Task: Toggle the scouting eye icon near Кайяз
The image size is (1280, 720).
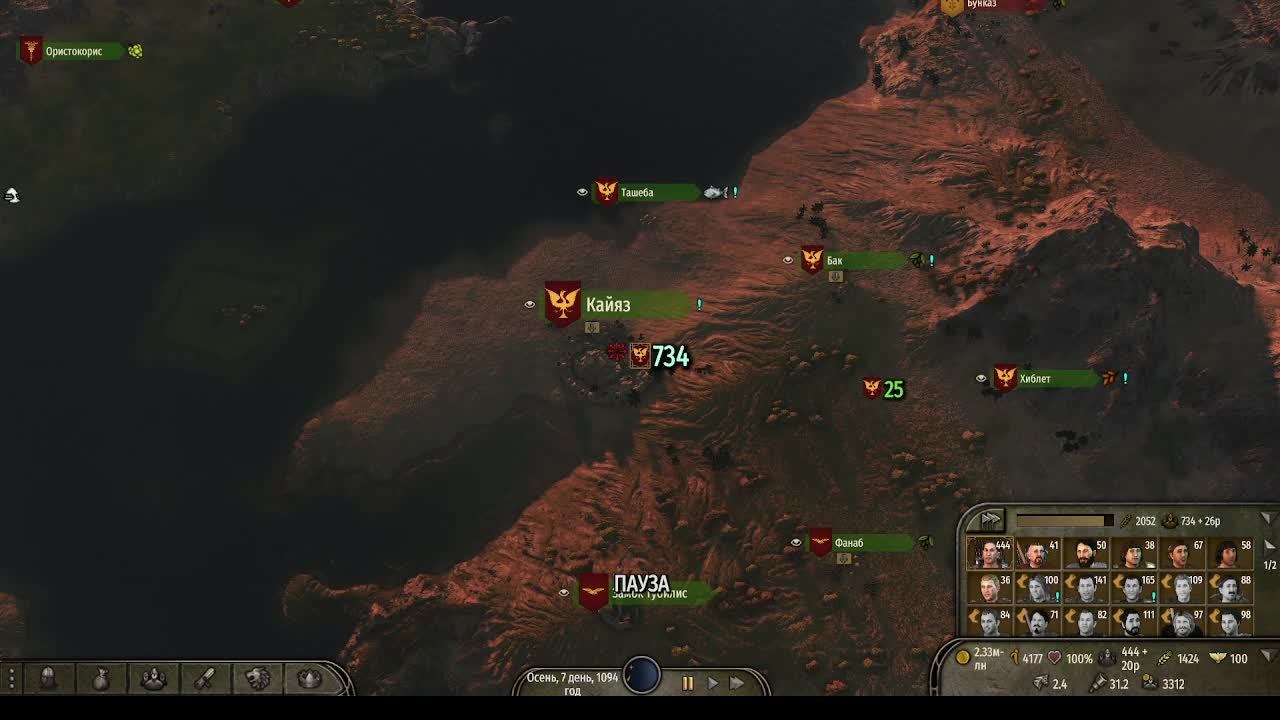Action: click(x=530, y=304)
